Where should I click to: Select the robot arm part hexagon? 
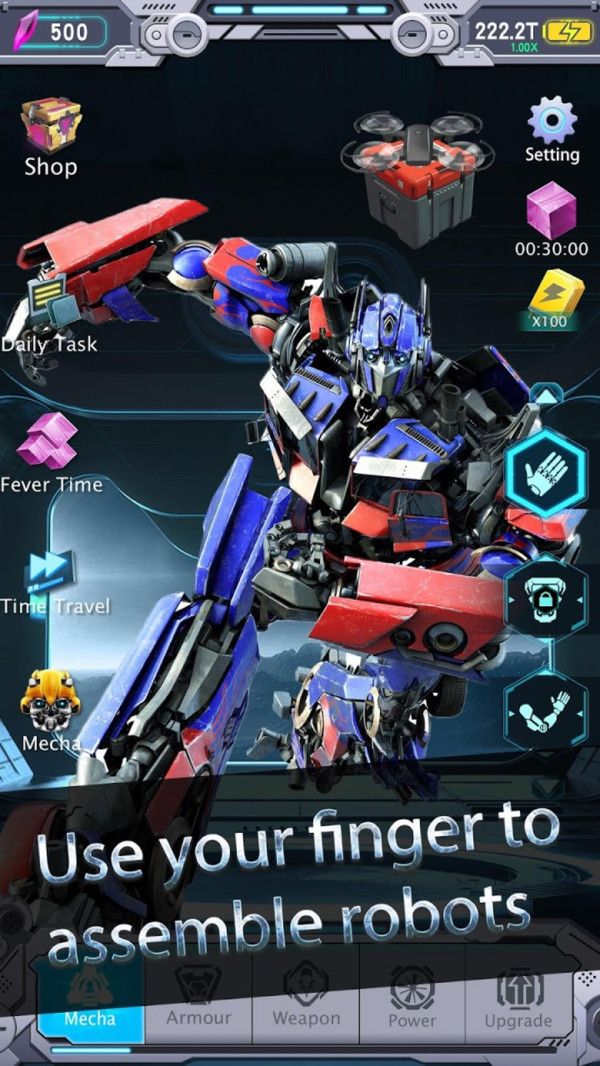pos(545,712)
